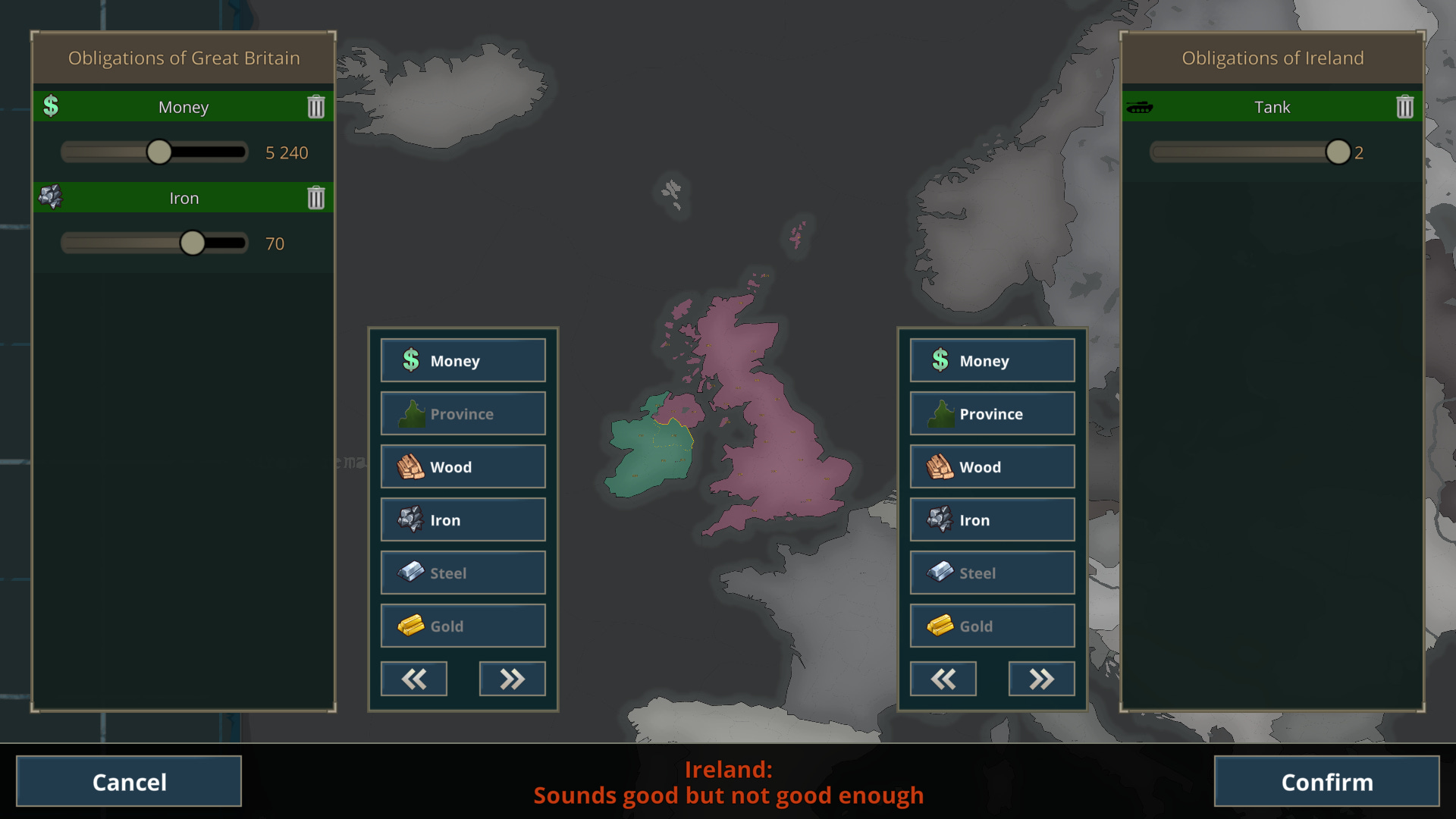Image resolution: width=1456 pixels, height=819 pixels.
Task: Delete the Iron obligation using its trash icon
Action: [x=316, y=197]
